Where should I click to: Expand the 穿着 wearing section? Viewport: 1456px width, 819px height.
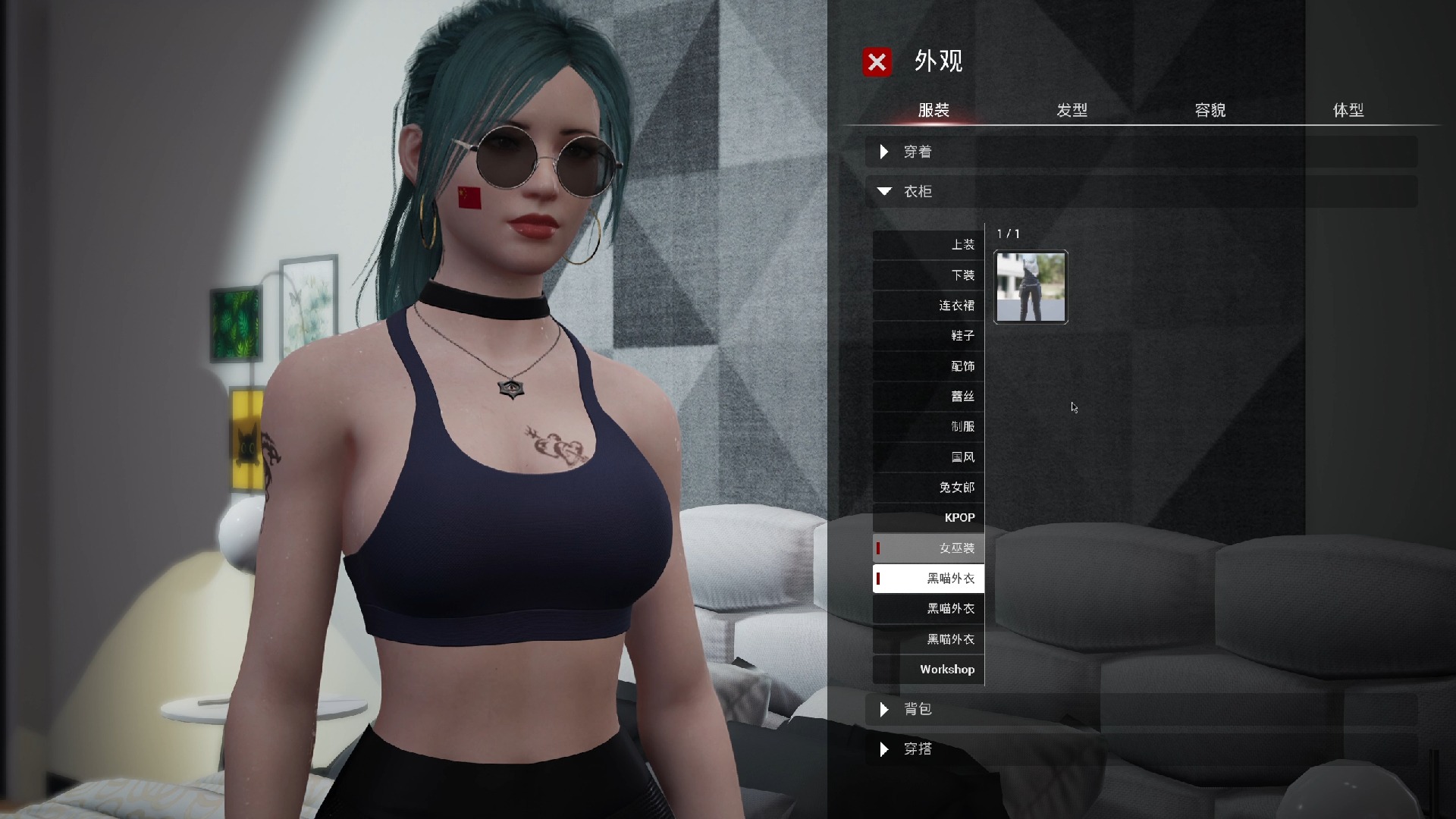click(x=918, y=152)
